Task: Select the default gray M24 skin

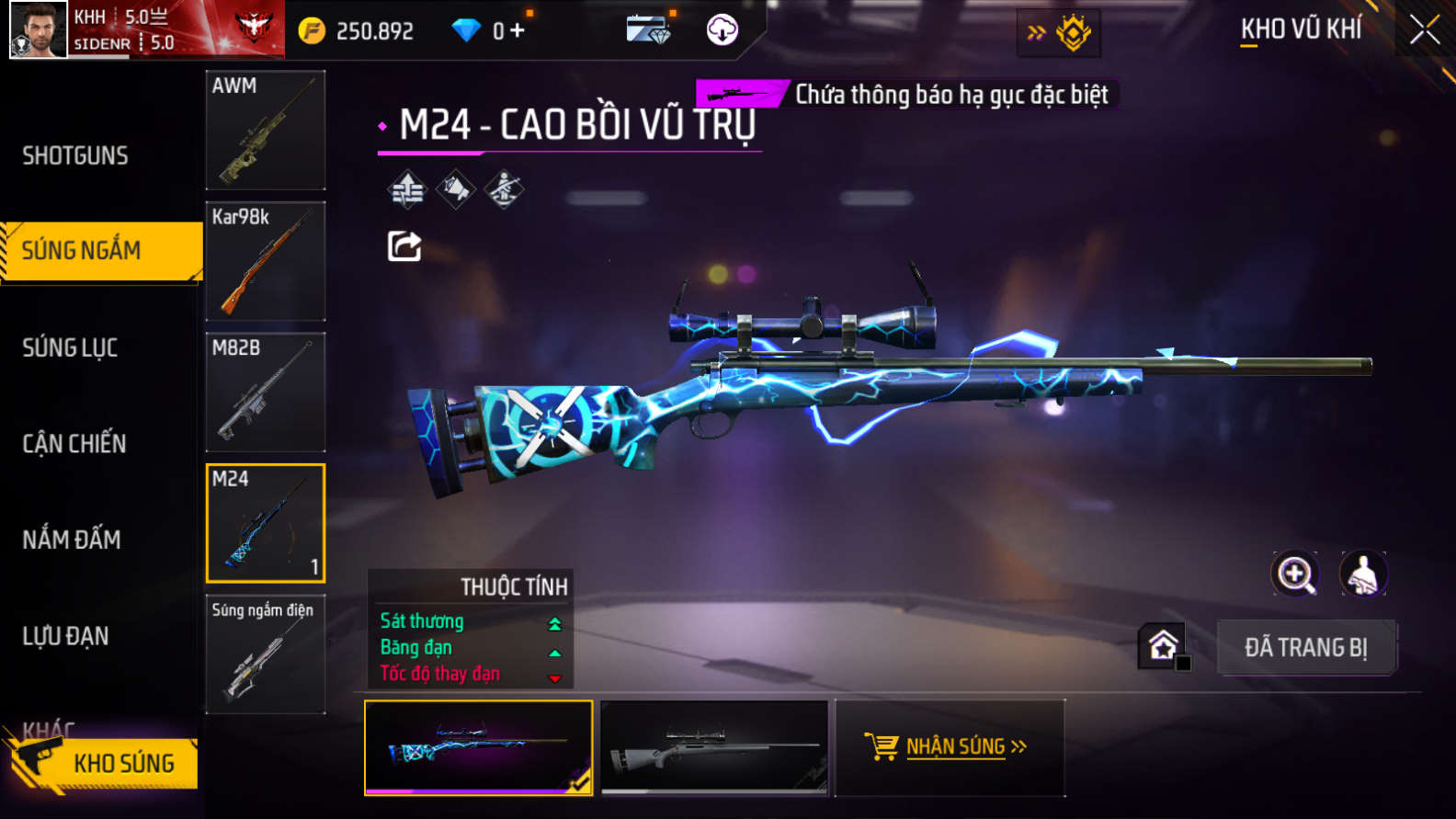Action: pos(714,747)
